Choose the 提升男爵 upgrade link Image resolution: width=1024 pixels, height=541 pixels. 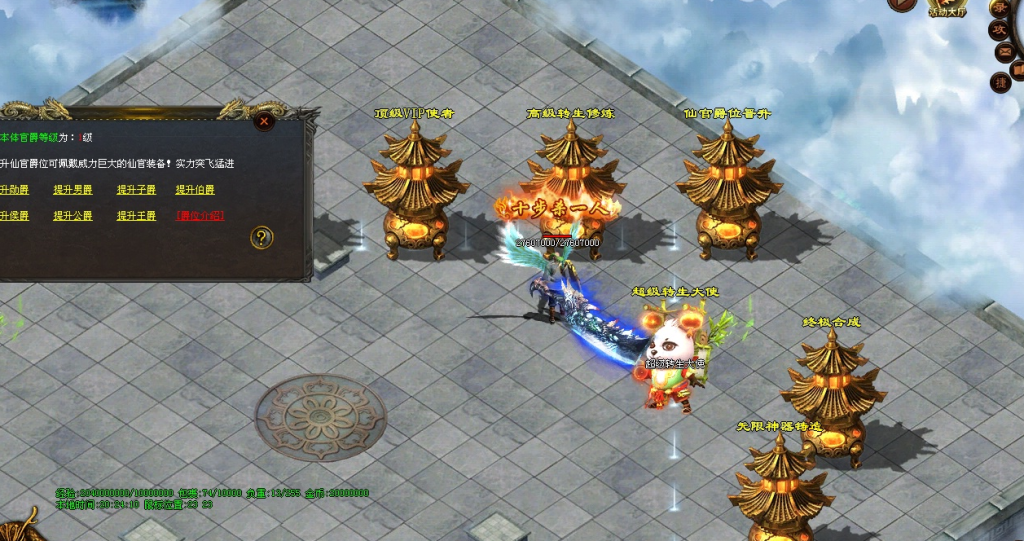click(73, 190)
